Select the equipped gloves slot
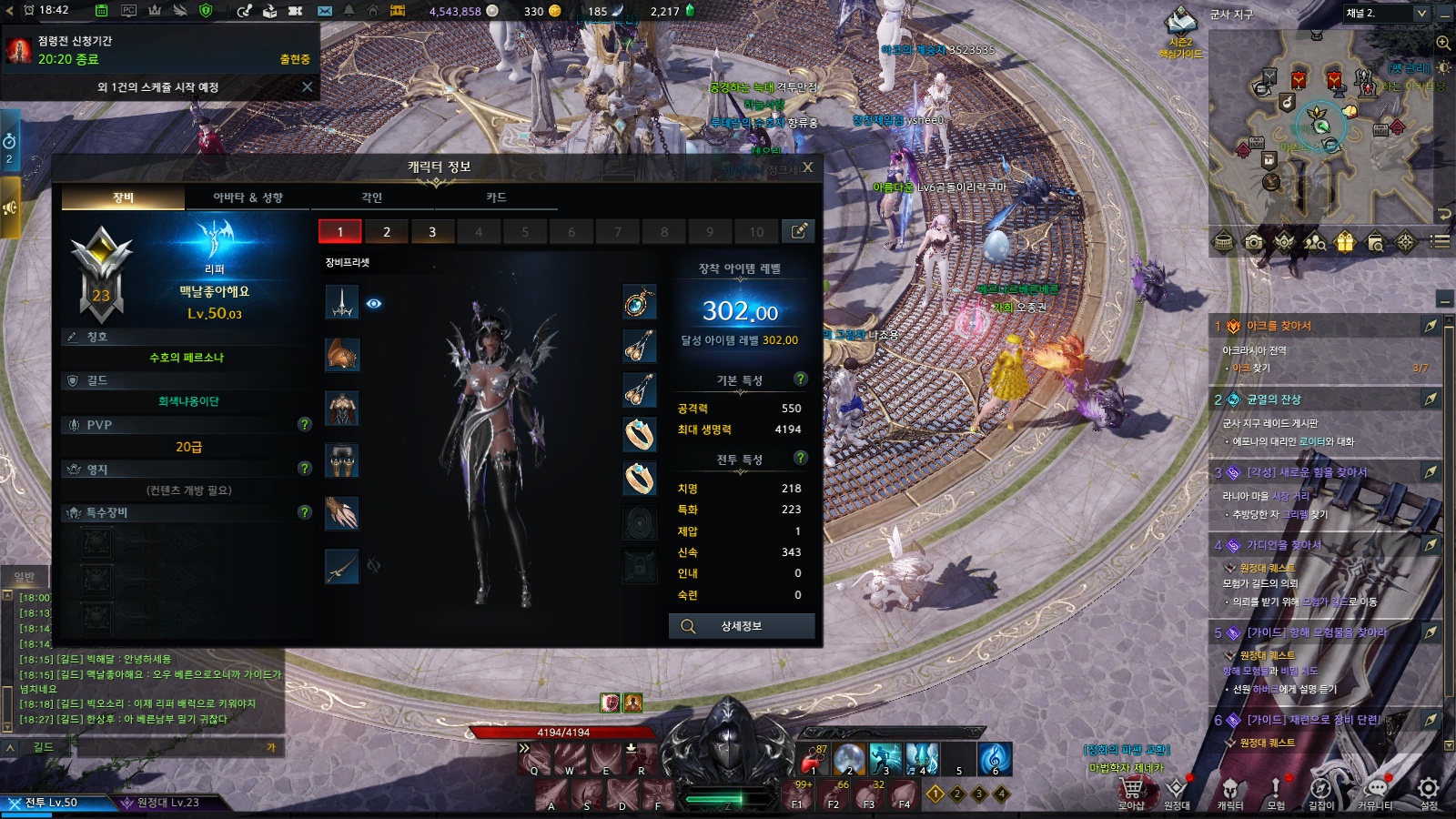1456x819 pixels. pyautogui.click(x=342, y=513)
